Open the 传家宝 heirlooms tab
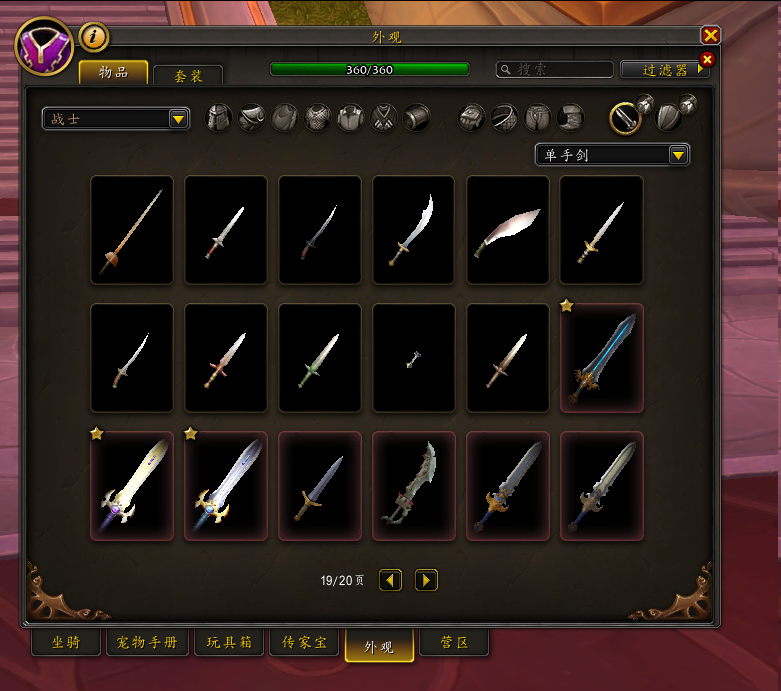Screen dimensions: 781x691 (305, 643)
